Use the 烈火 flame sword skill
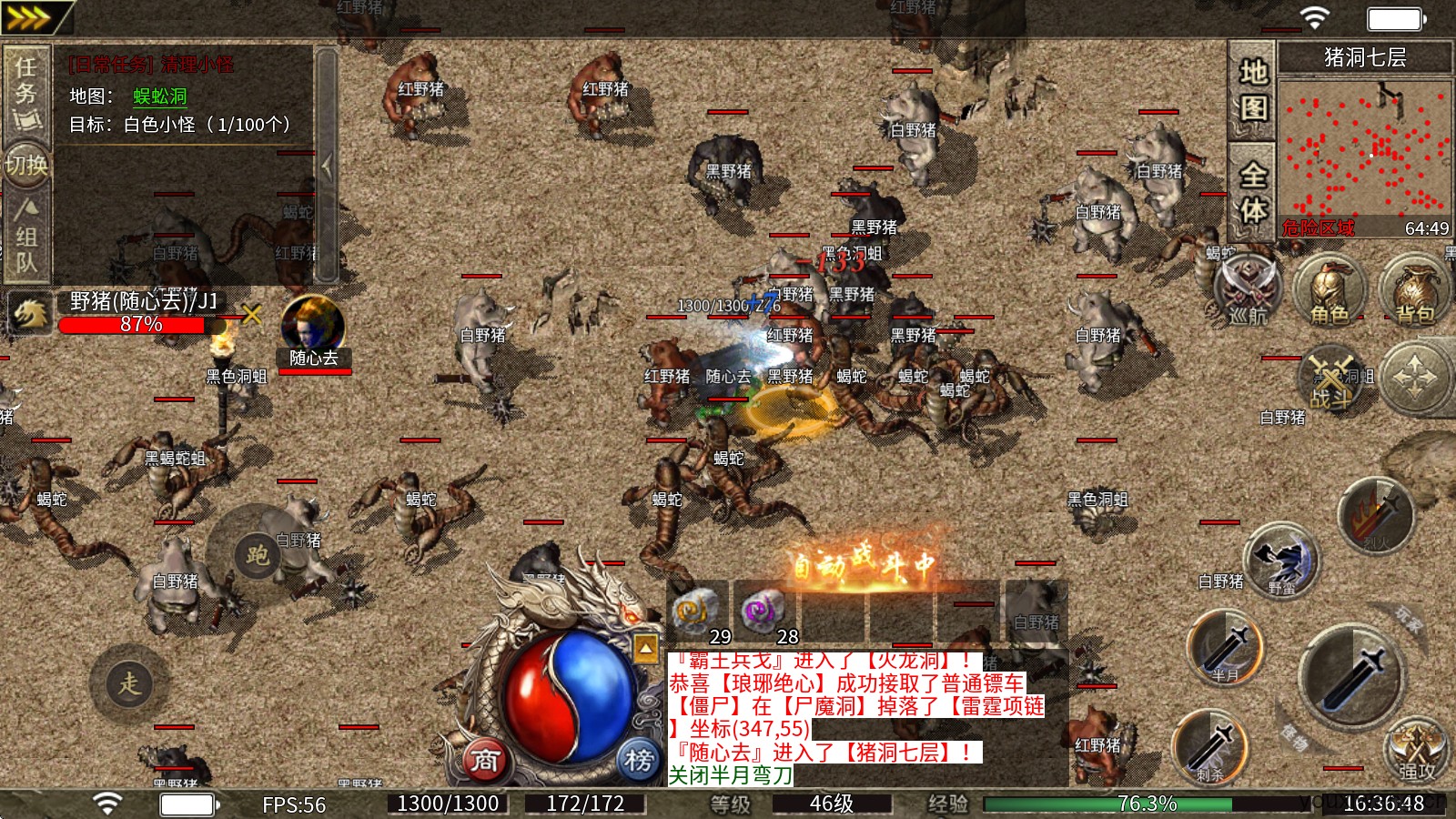The image size is (1456, 819). coord(1375,516)
